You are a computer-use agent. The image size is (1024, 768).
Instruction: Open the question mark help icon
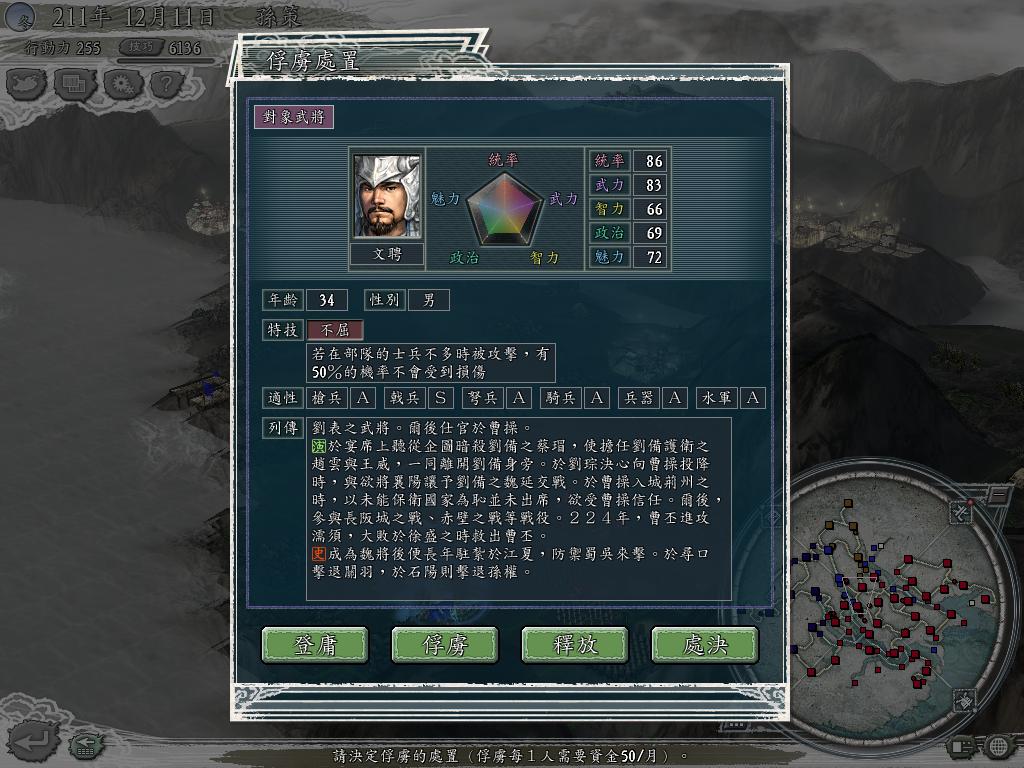point(166,84)
